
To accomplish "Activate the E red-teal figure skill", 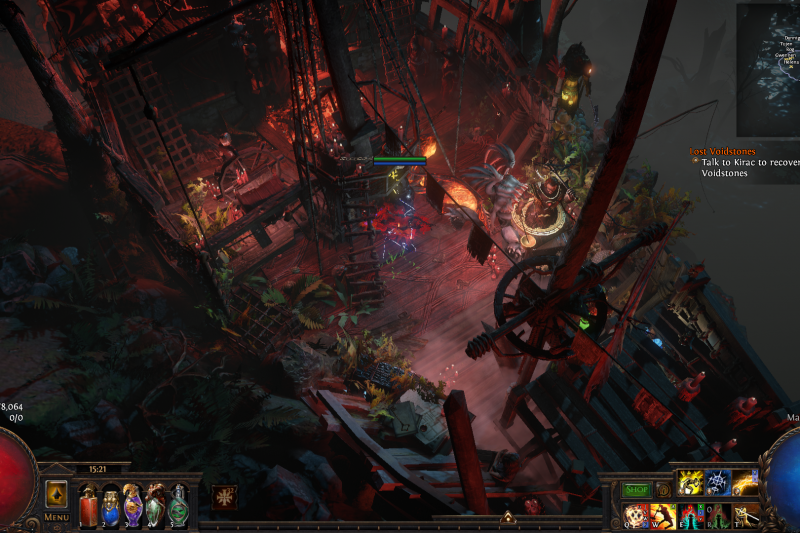I will 692,515.
